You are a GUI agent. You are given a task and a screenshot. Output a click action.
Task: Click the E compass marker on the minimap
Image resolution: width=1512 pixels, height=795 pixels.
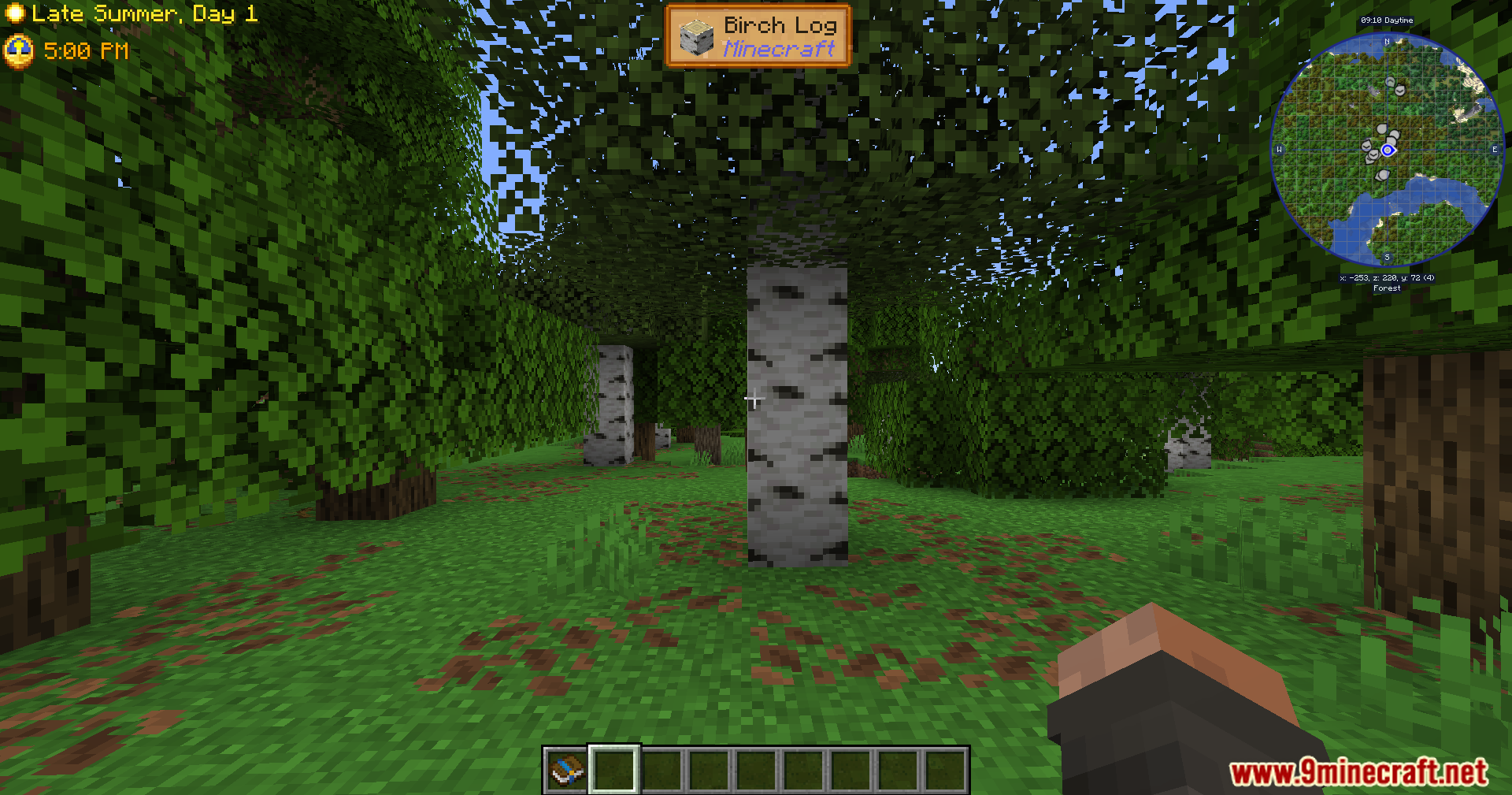click(1495, 149)
